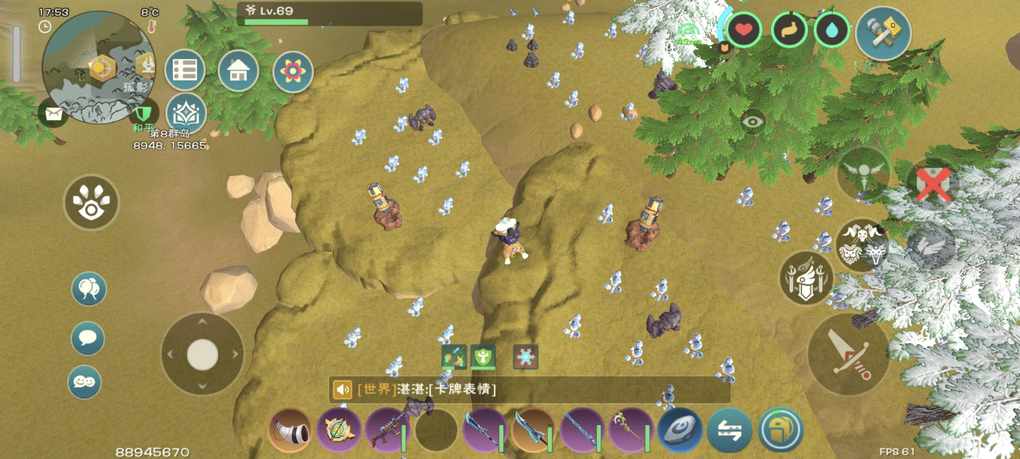Click the world chat message bar
The image size is (1020, 459).
(x=530, y=389)
